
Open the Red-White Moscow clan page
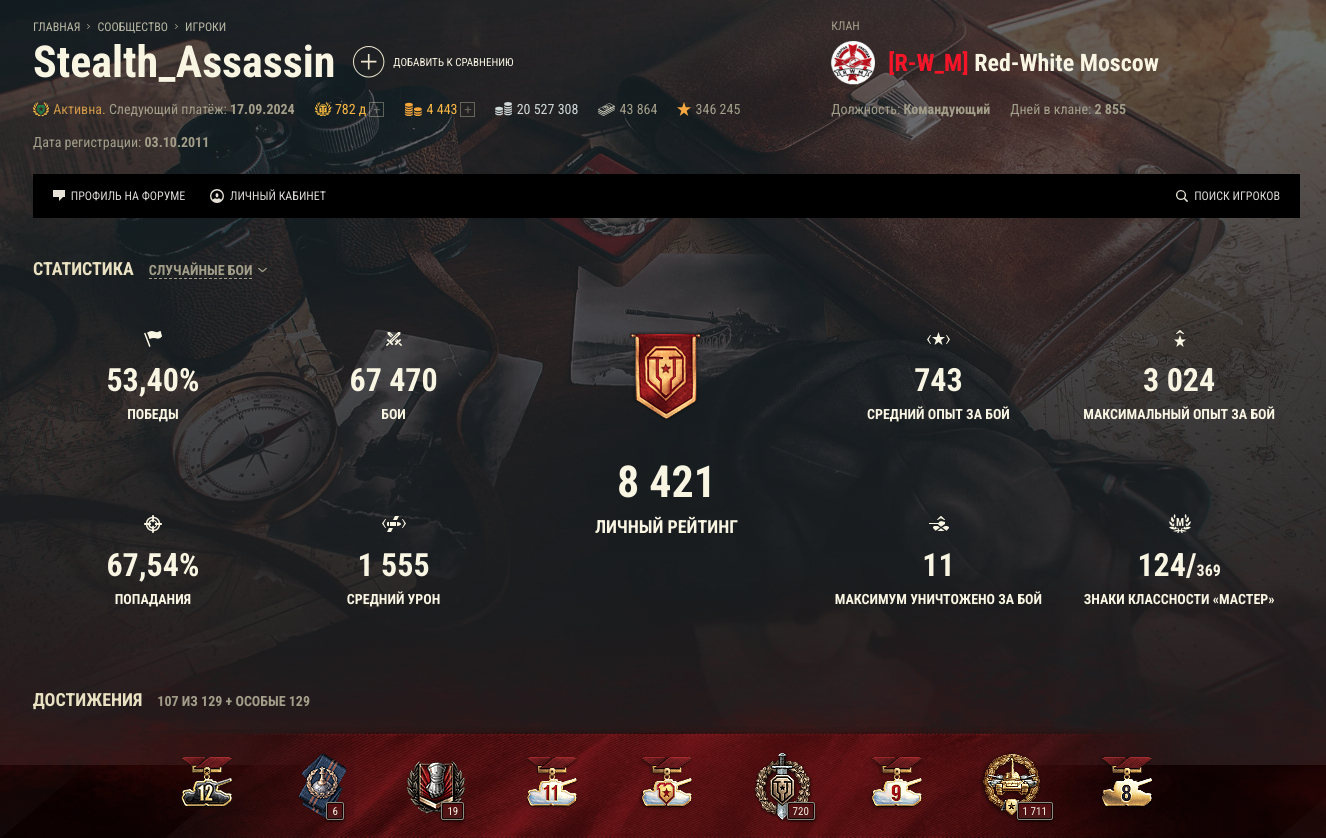click(x=1065, y=64)
